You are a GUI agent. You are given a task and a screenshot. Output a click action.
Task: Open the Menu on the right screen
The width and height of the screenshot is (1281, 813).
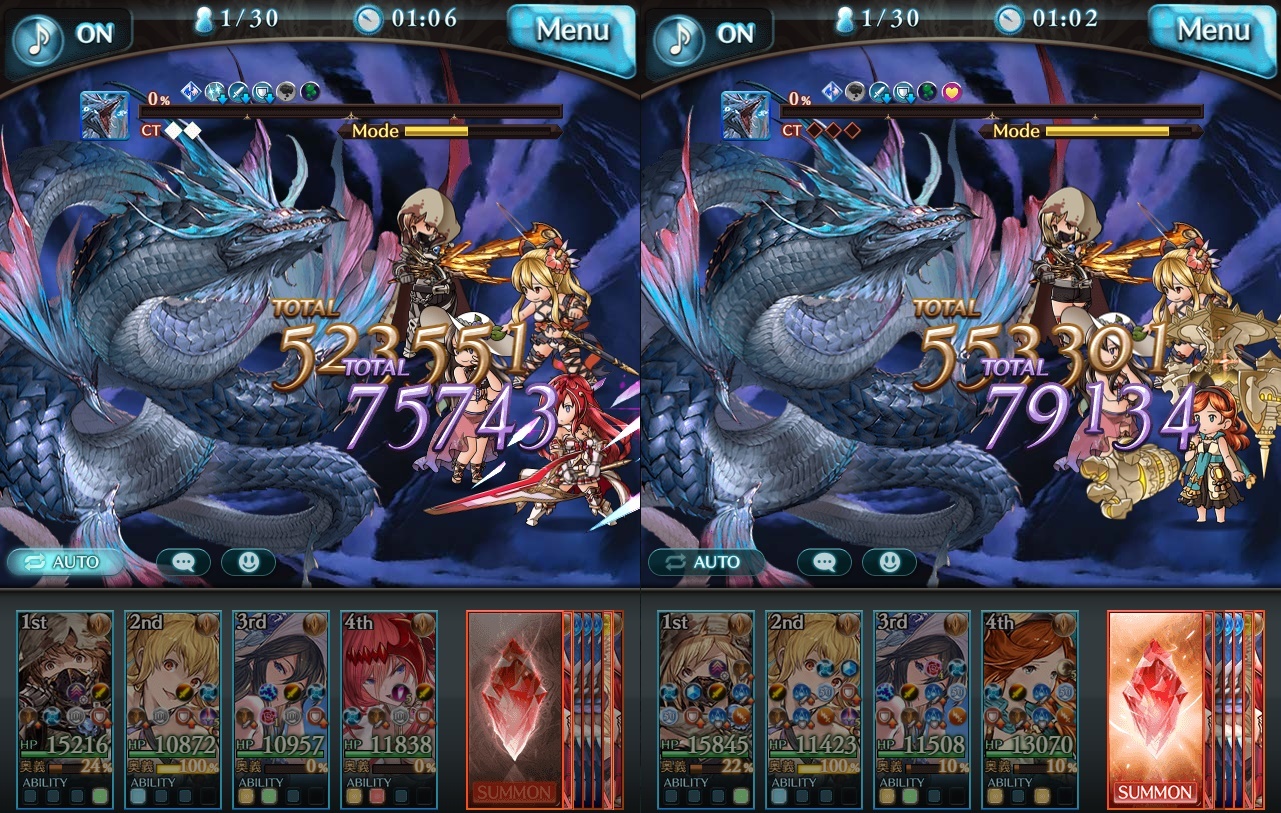(1211, 30)
